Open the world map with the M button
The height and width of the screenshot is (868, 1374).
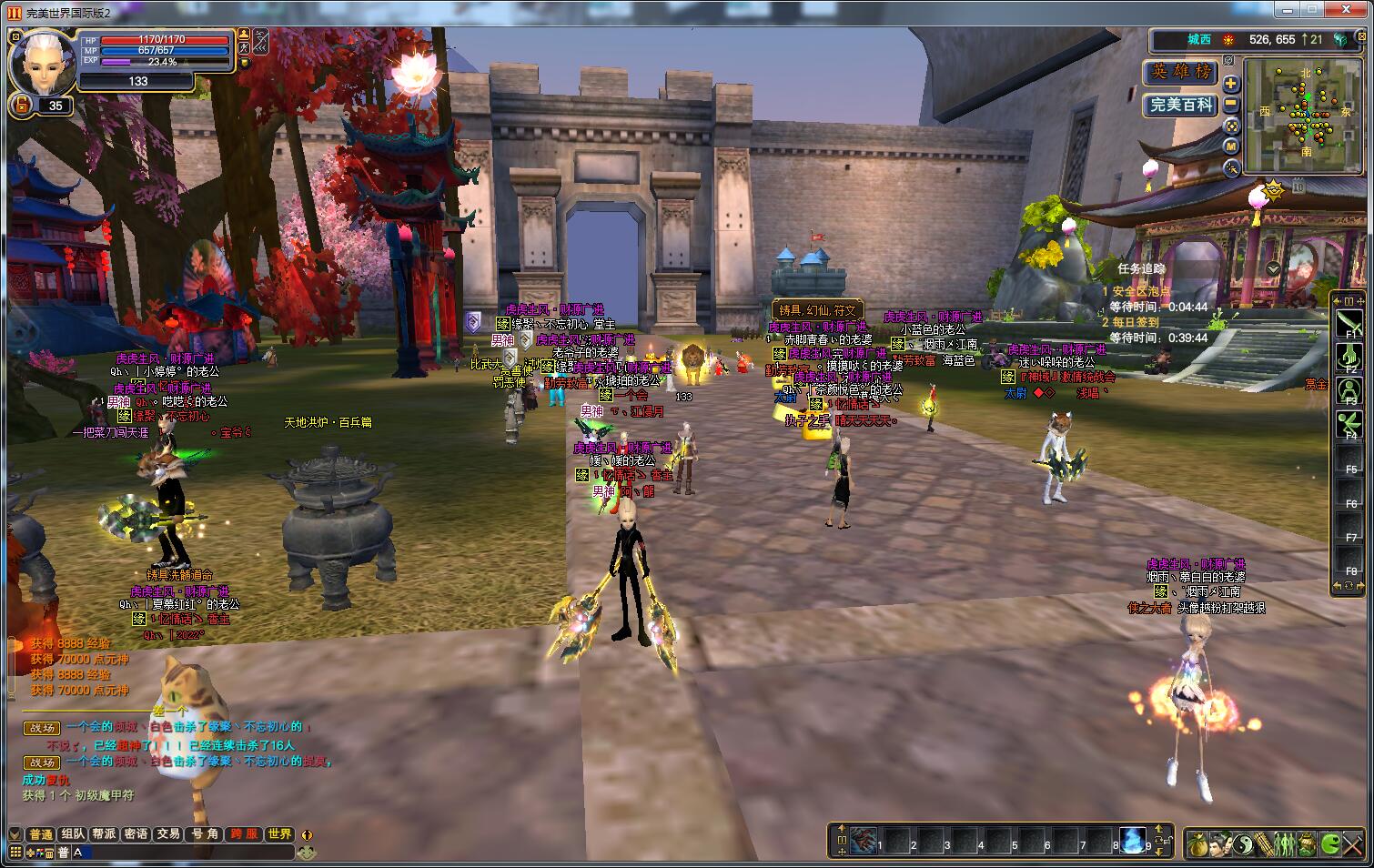pyautogui.click(x=1231, y=146)
